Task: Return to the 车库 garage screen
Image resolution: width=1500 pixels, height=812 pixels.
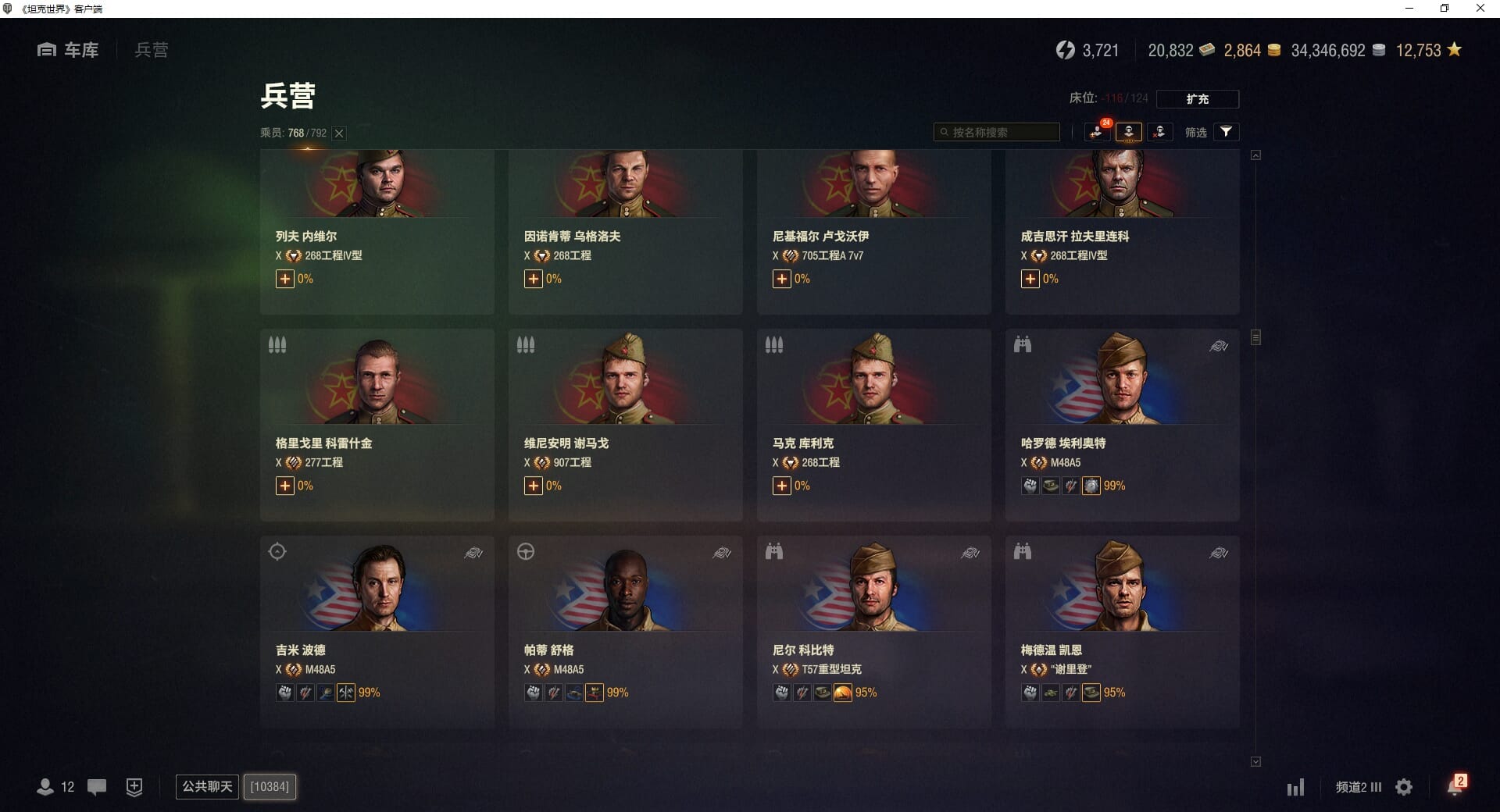Action: [69, 50]
